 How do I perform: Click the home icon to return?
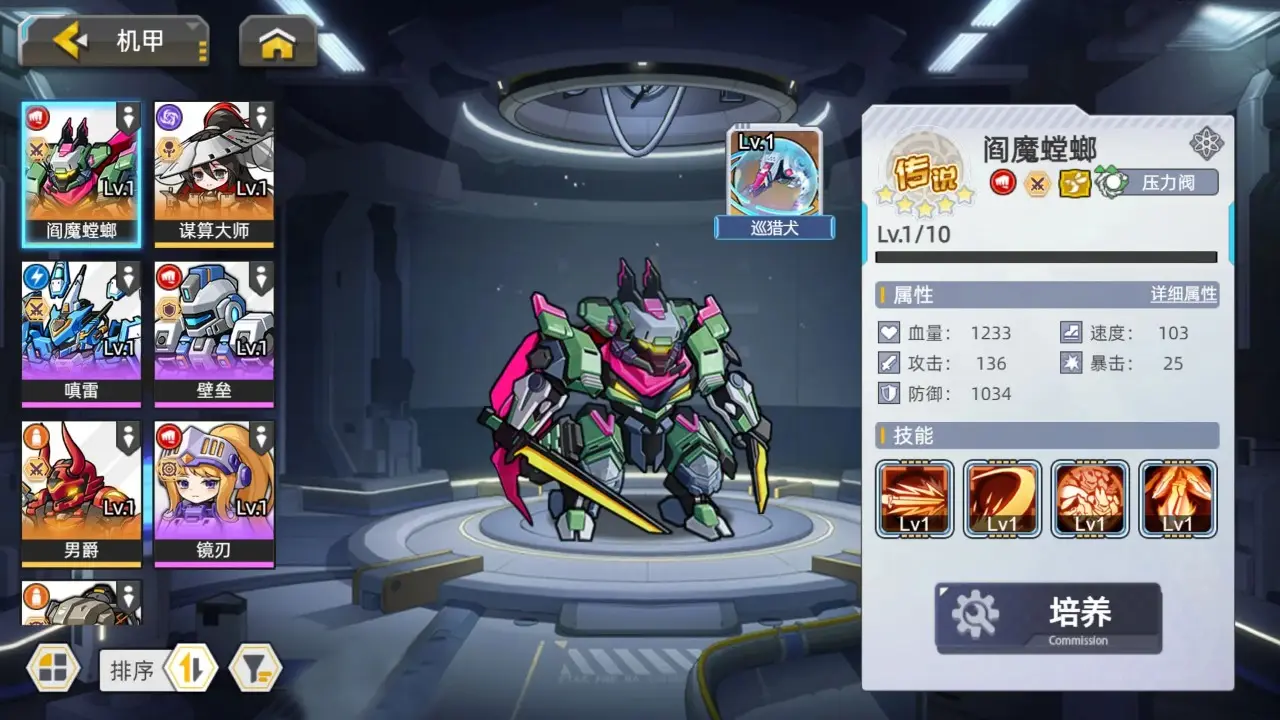[276, 41]
